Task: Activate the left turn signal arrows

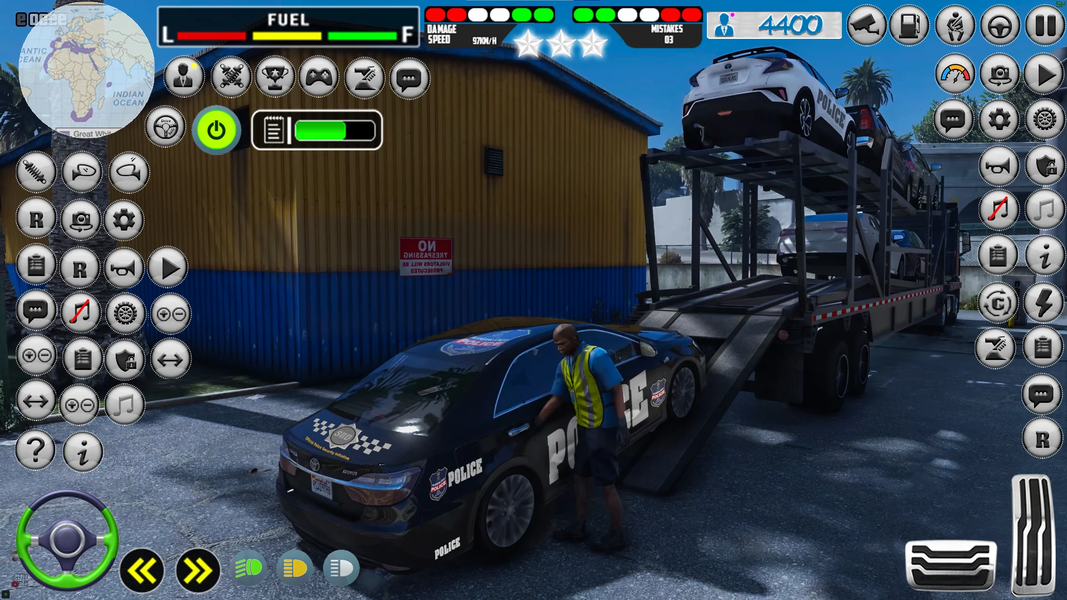Action: tap(142, 571)
